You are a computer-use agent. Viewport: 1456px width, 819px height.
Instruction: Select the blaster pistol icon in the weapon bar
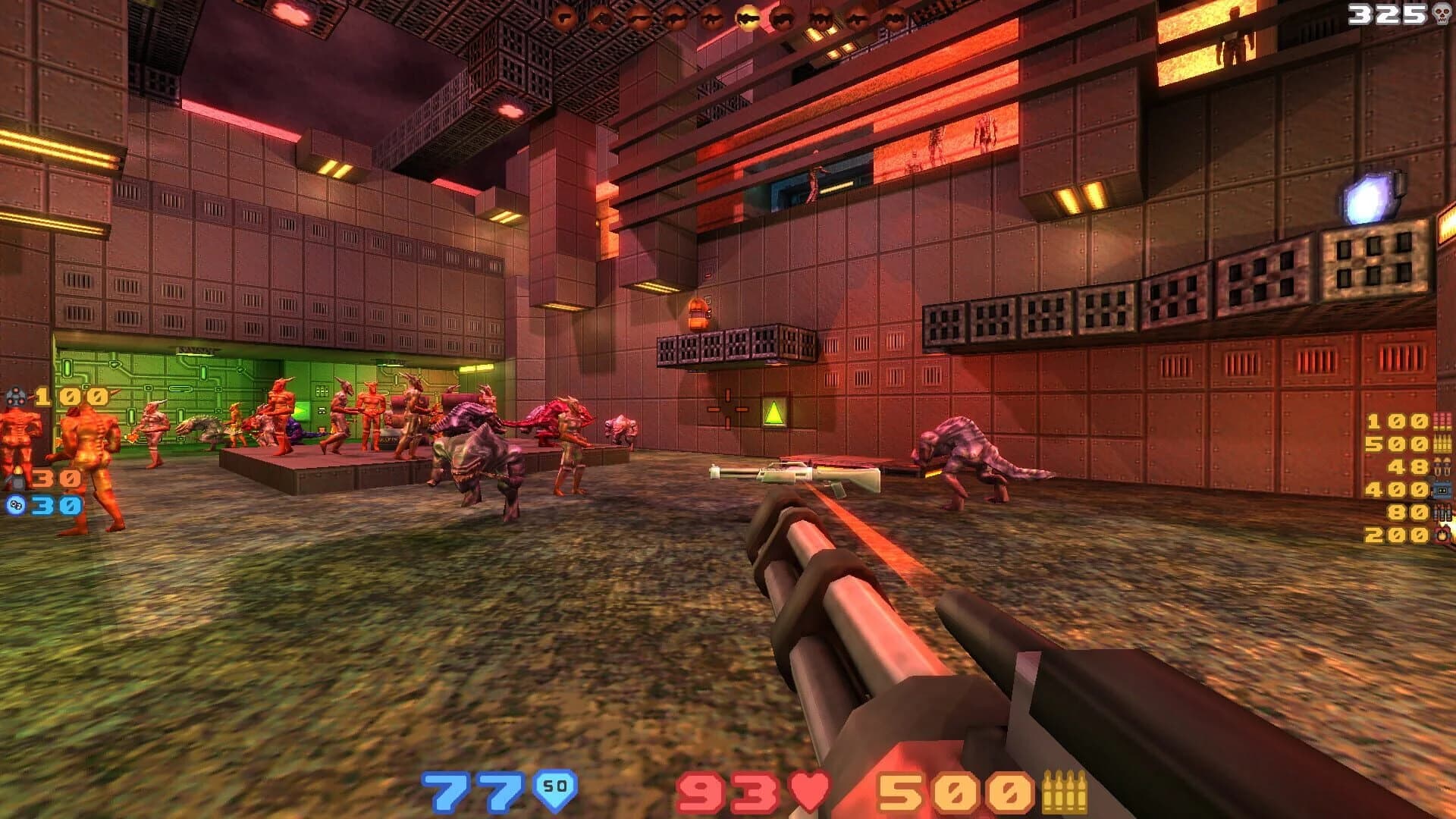click(565, 15)
